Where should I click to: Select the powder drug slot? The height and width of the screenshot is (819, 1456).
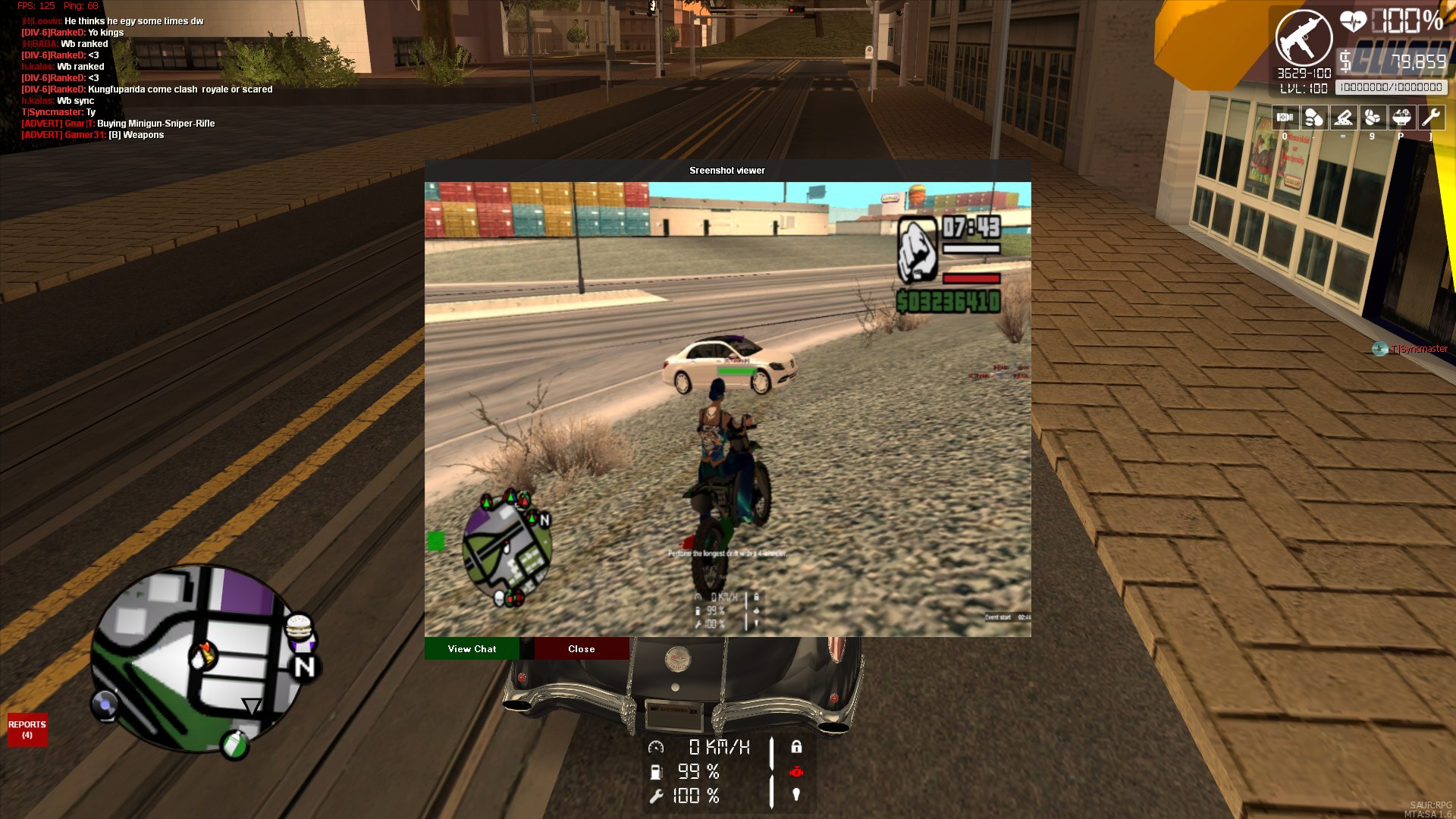click(1343, 118)
